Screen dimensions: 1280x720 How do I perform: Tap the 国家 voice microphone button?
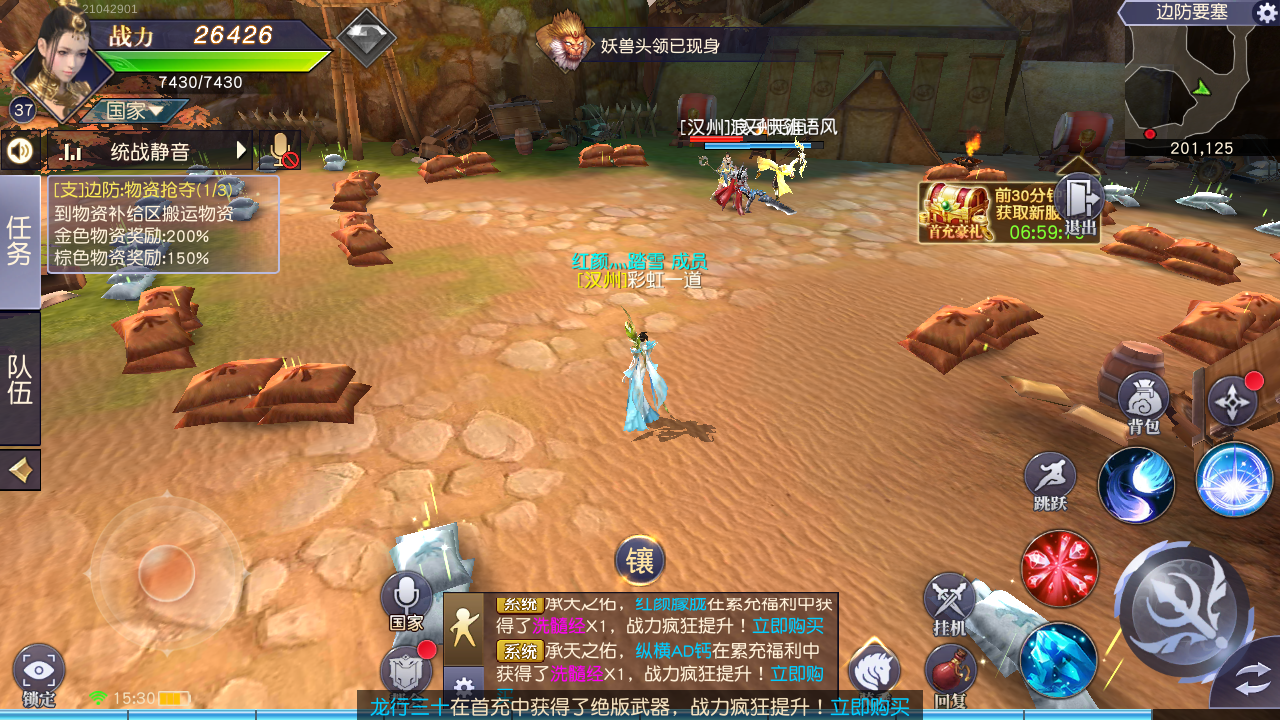pyautogui.click(x=406, y=597)
